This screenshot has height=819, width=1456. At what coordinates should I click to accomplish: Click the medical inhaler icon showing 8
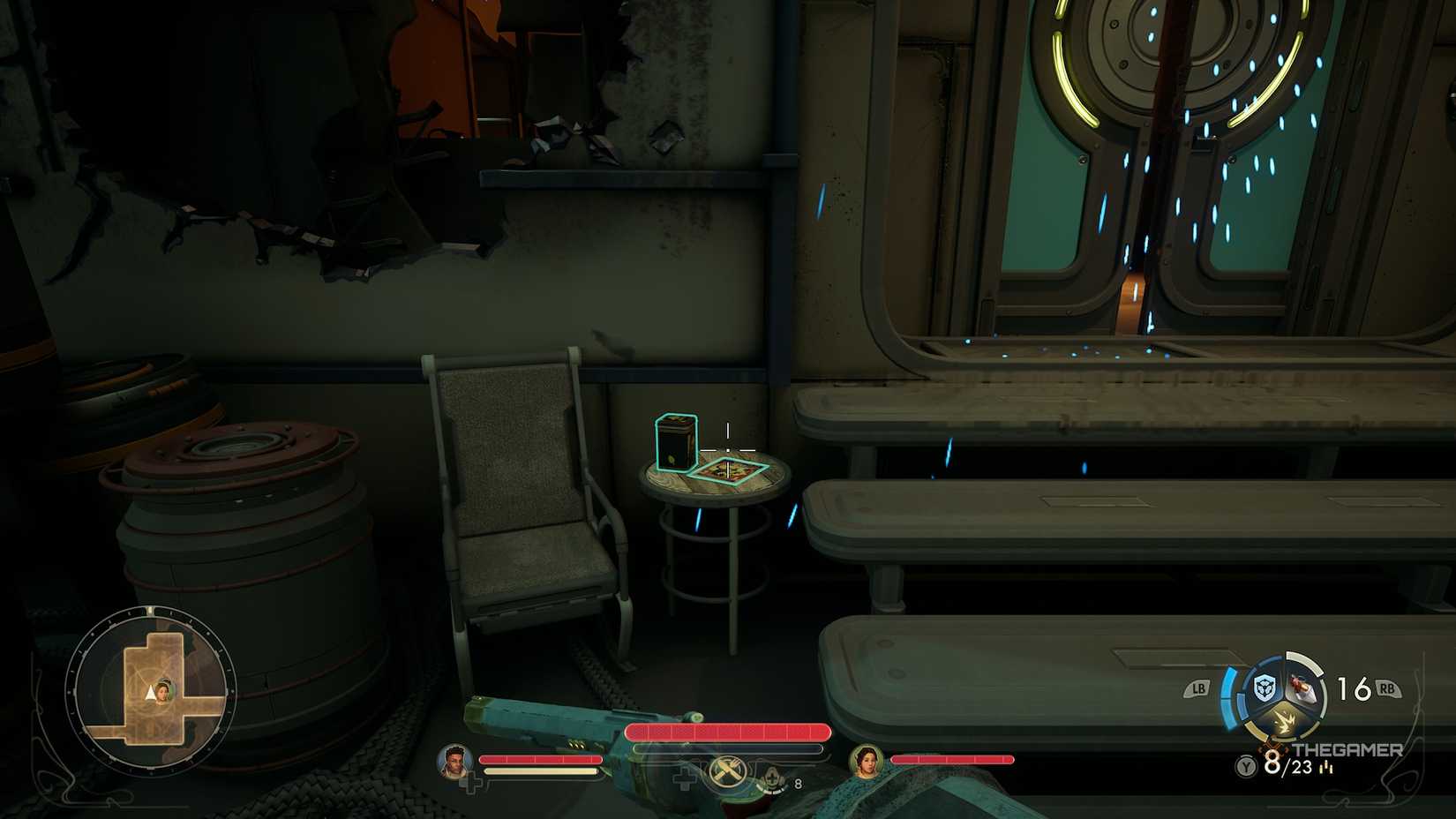point(775,777)
